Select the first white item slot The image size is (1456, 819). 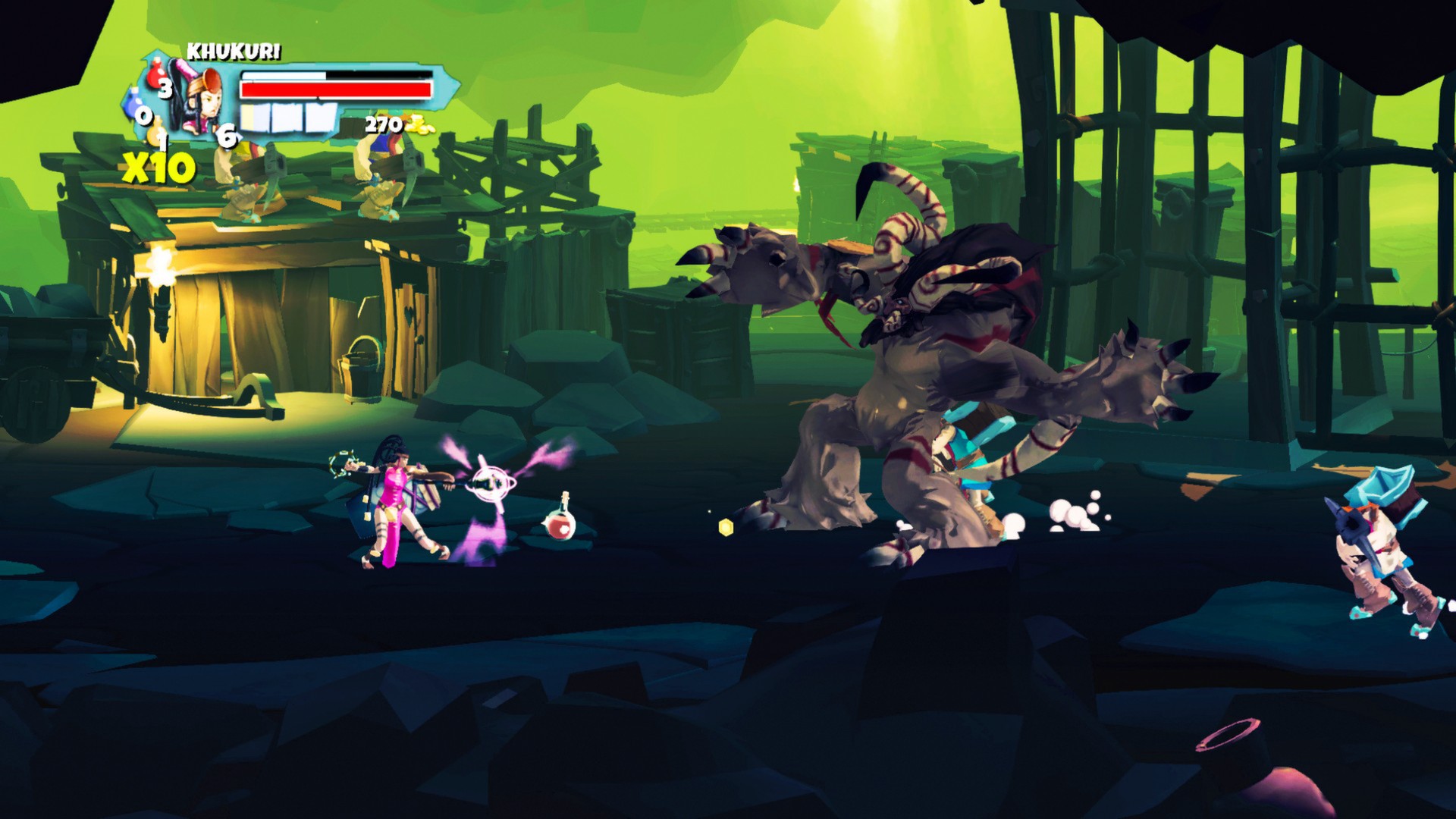tap(255, 119)
